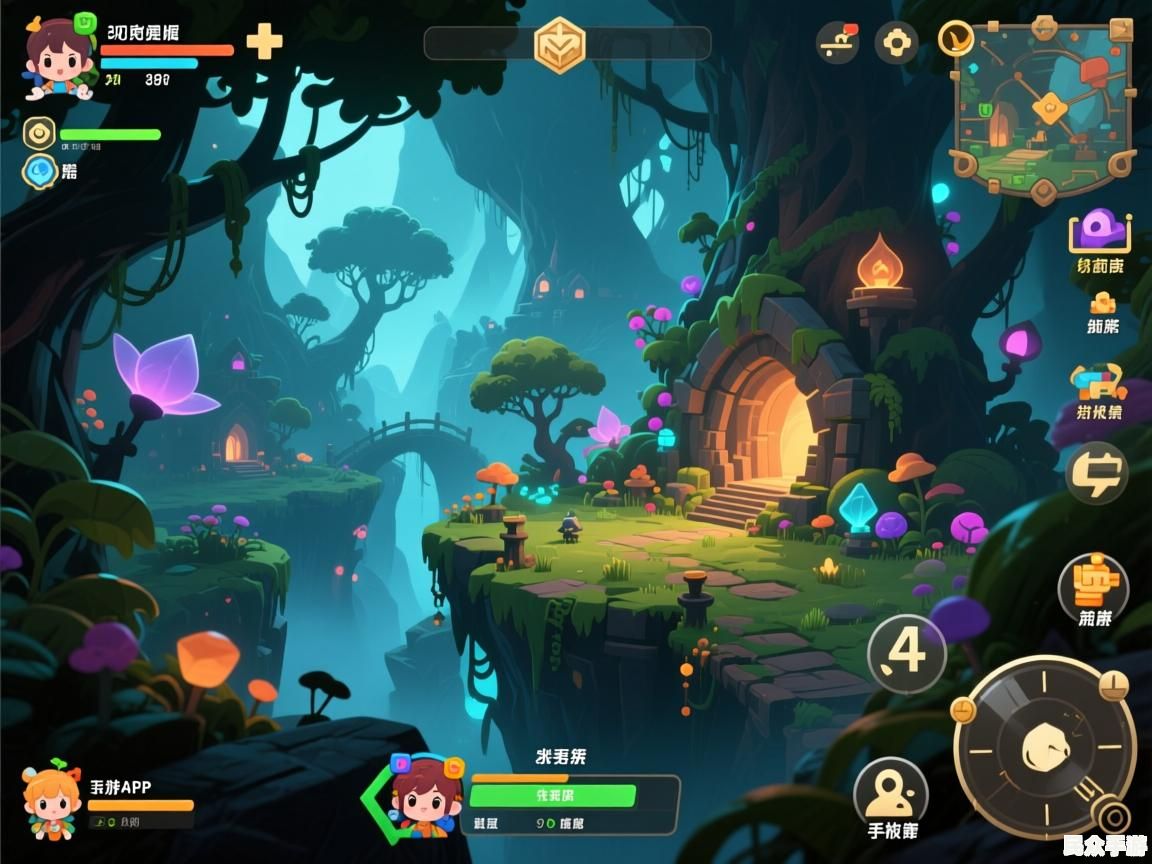Activate the skill button numbered 4
This screenshot has height=864, width=1152.
pos(906,653)
